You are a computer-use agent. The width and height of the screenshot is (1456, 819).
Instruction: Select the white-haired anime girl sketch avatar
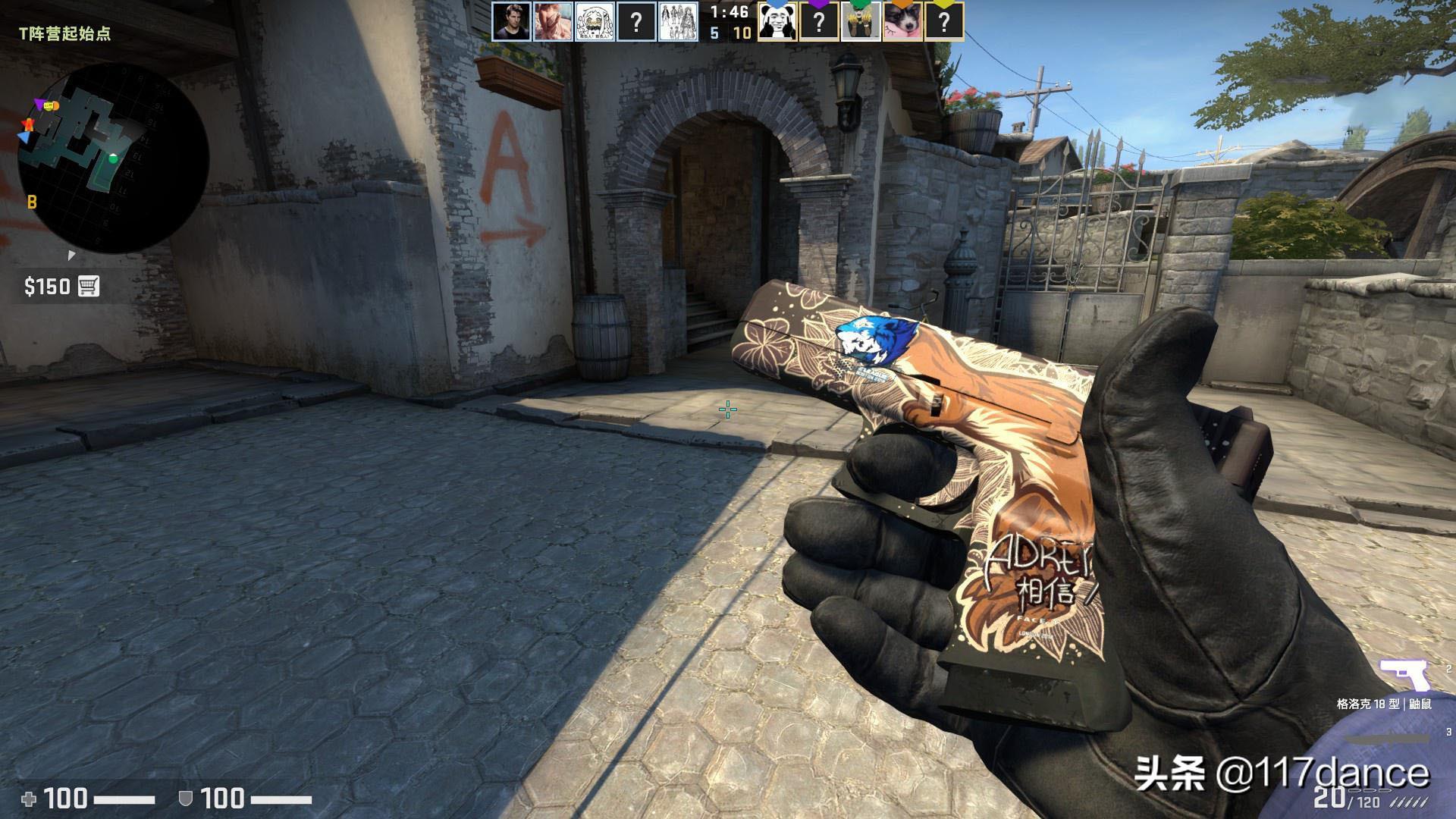pyautogui.click(x=595, y=22)
